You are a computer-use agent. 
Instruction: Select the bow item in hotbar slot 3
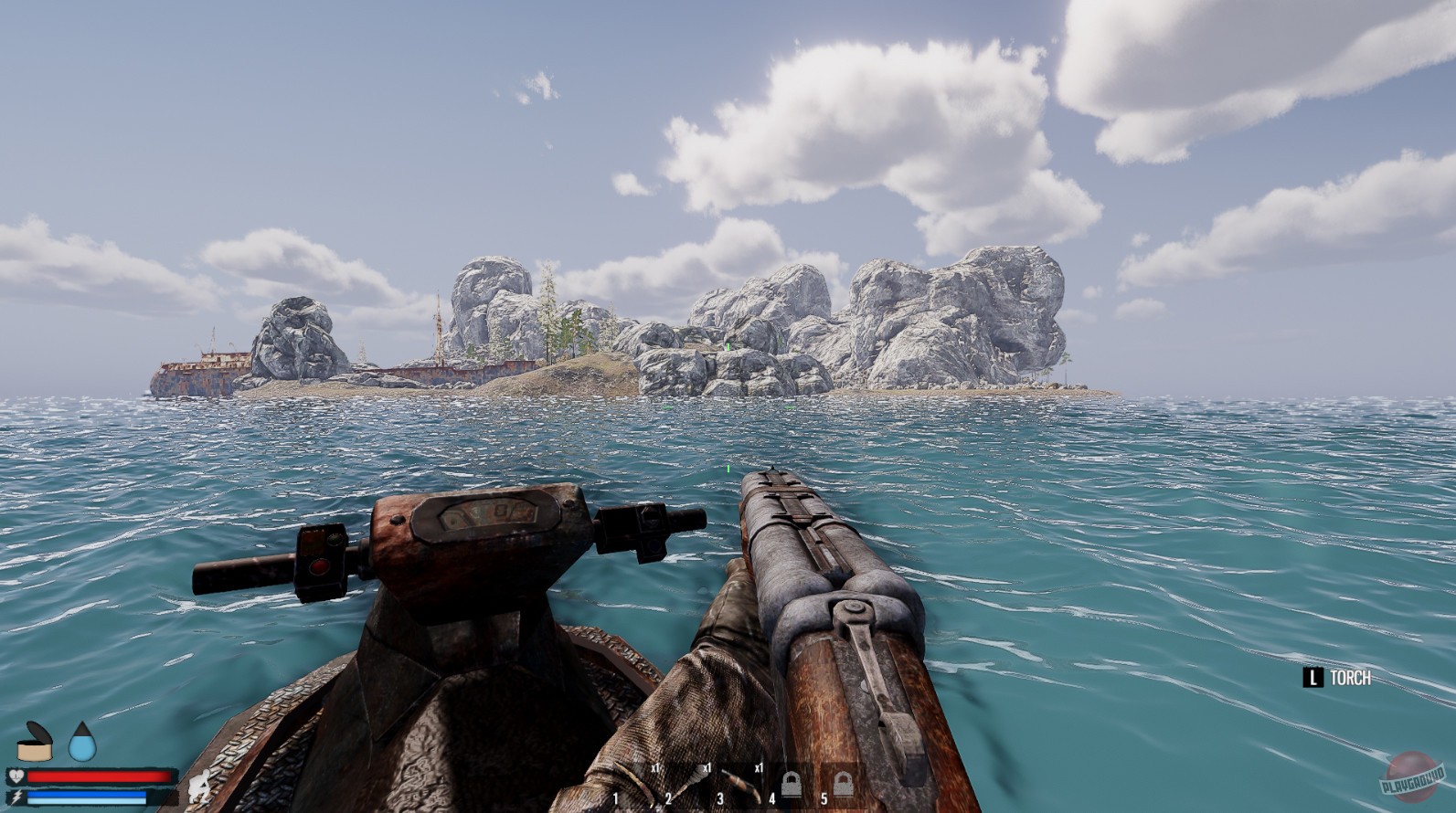(x=741, y=785)
